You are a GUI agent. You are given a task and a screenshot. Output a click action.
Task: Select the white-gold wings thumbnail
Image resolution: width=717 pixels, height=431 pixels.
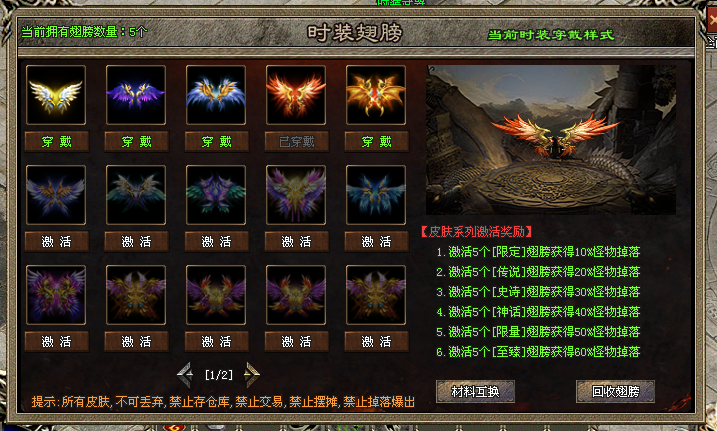56,95
